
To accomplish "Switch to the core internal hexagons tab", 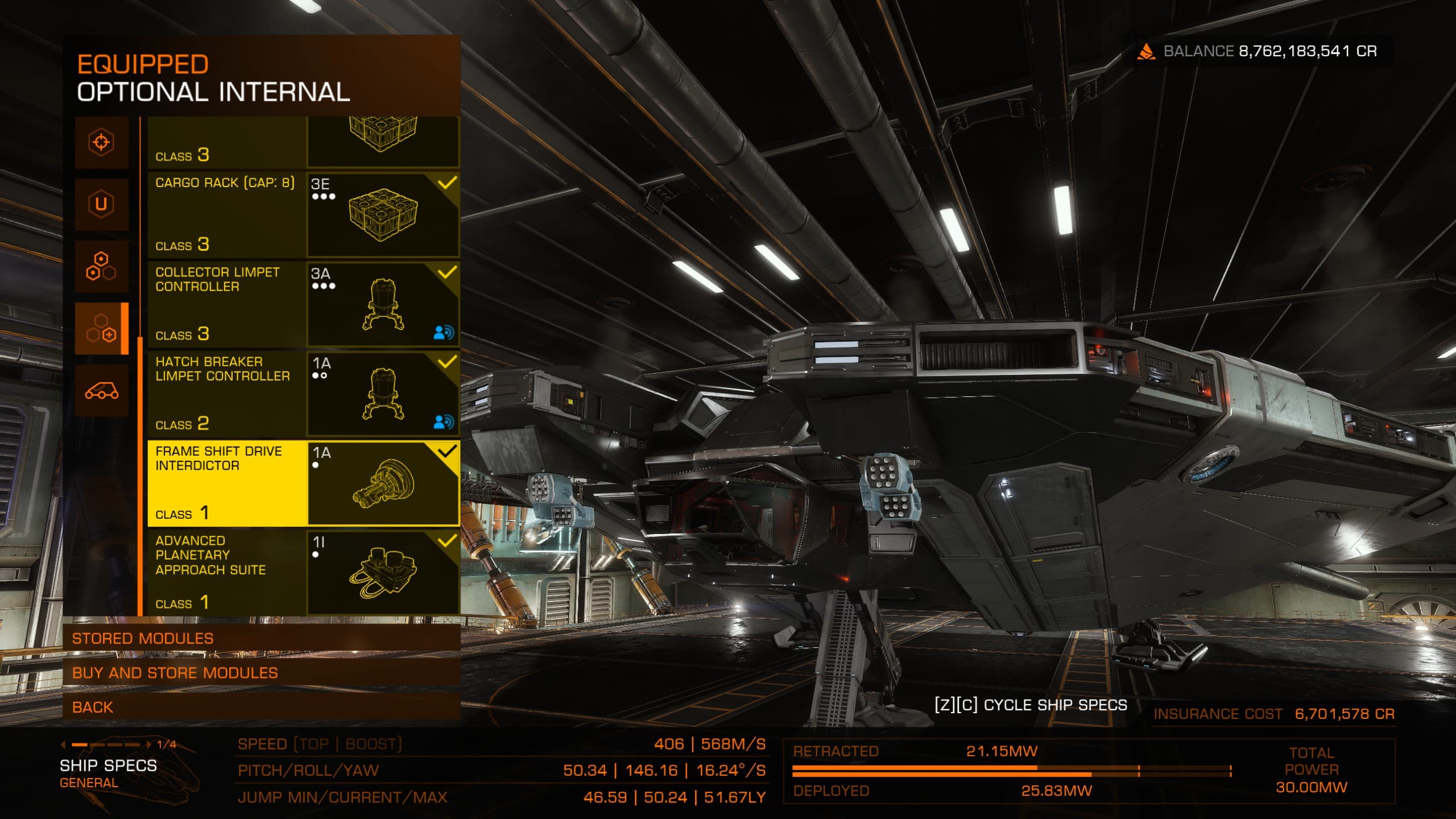I will point(102,266).
